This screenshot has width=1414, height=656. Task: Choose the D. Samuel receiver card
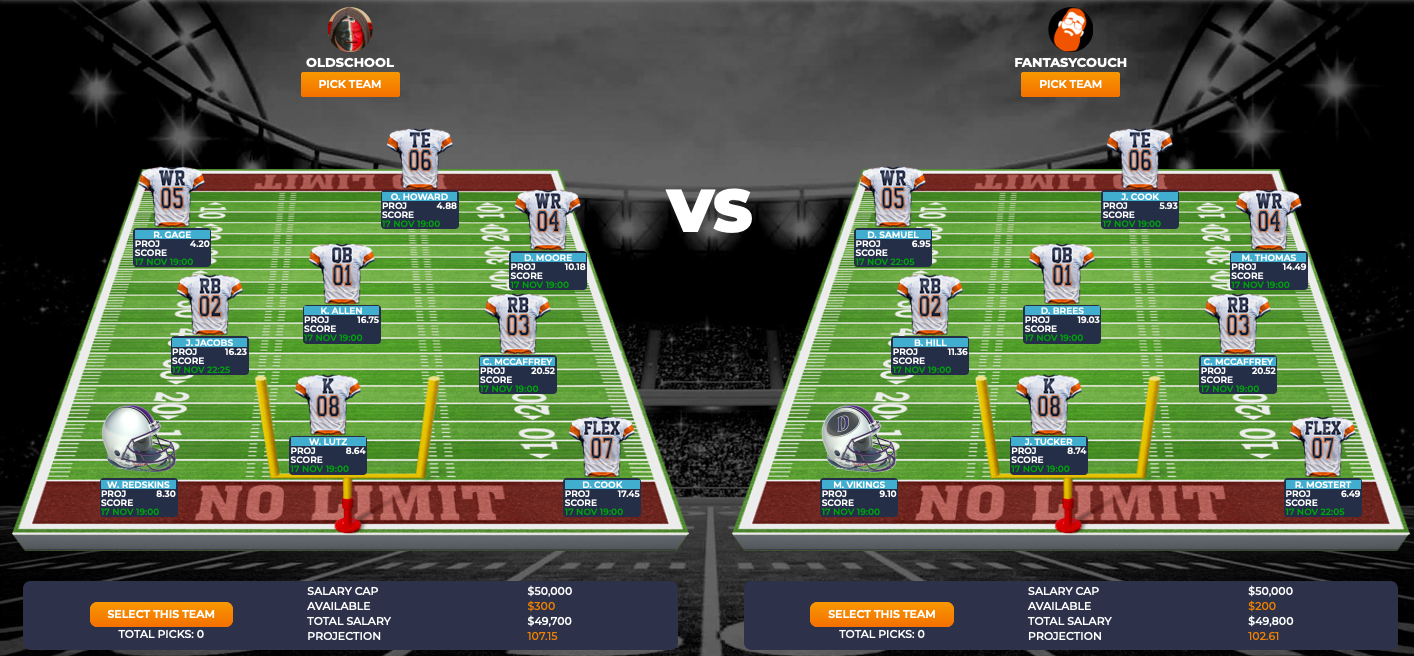[893, 248]
